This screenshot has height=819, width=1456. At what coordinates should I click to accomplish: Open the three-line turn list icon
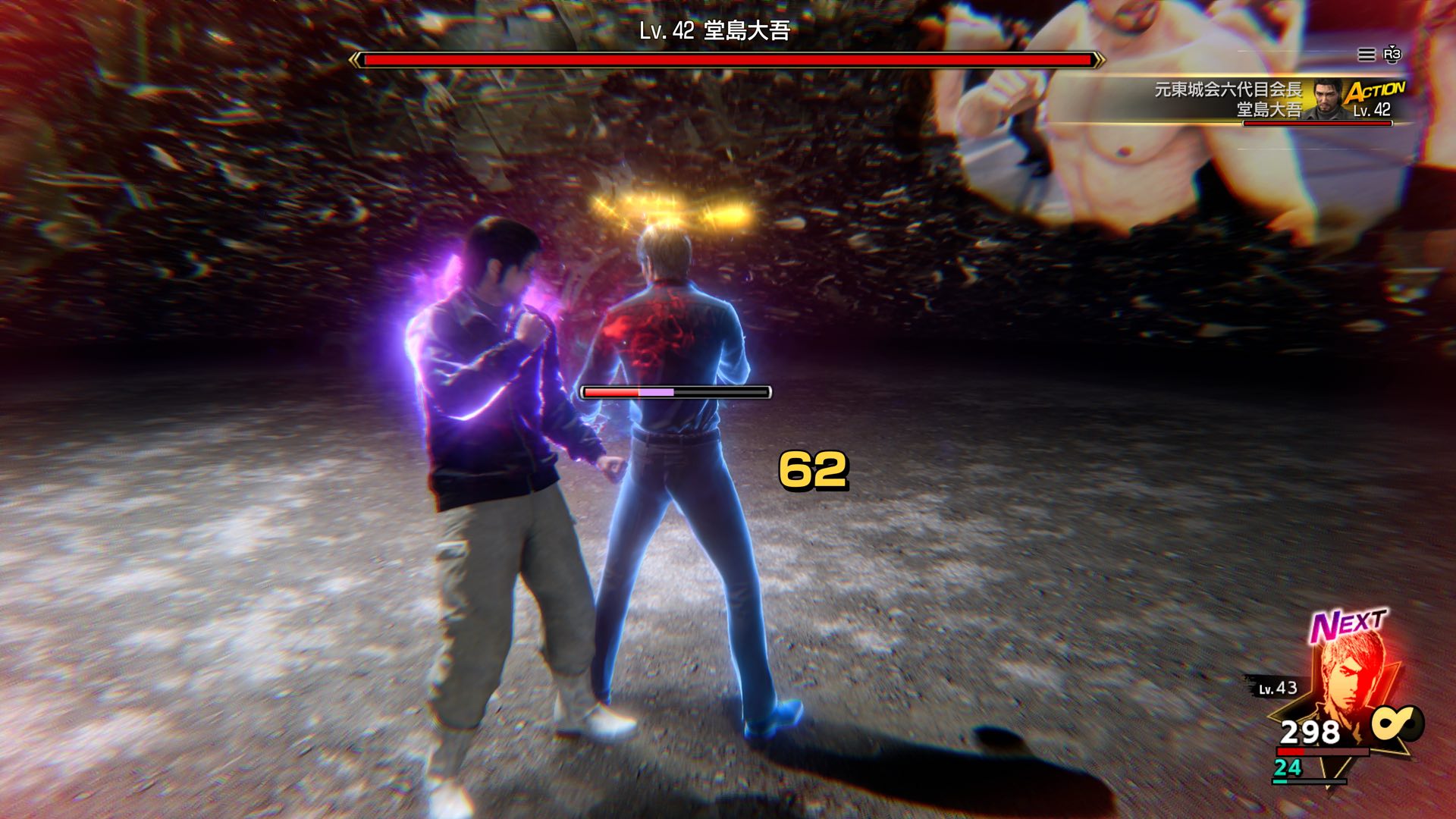click(x=1366, y=55)
